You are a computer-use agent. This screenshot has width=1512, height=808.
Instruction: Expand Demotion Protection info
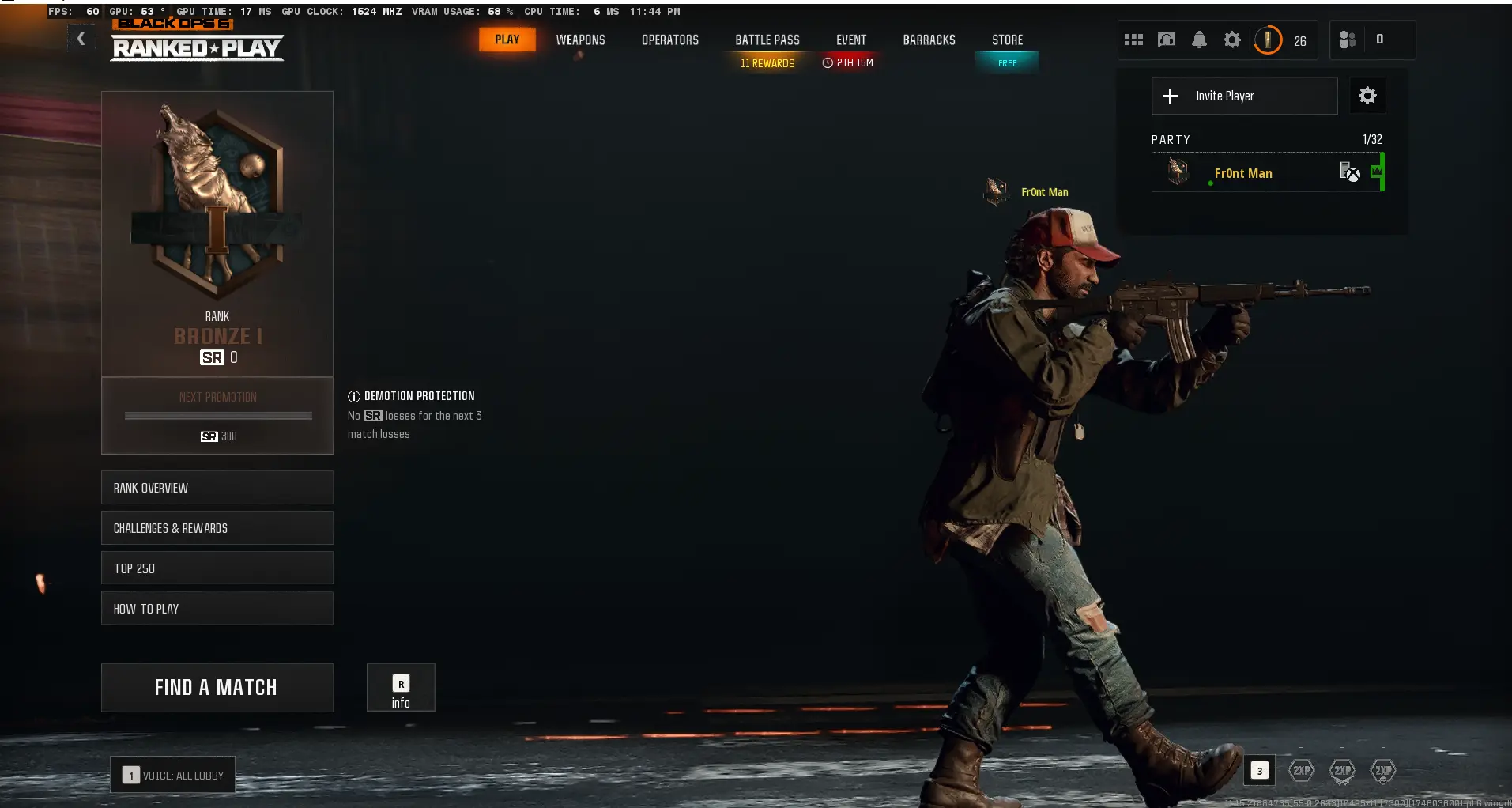tap(353, 395)
